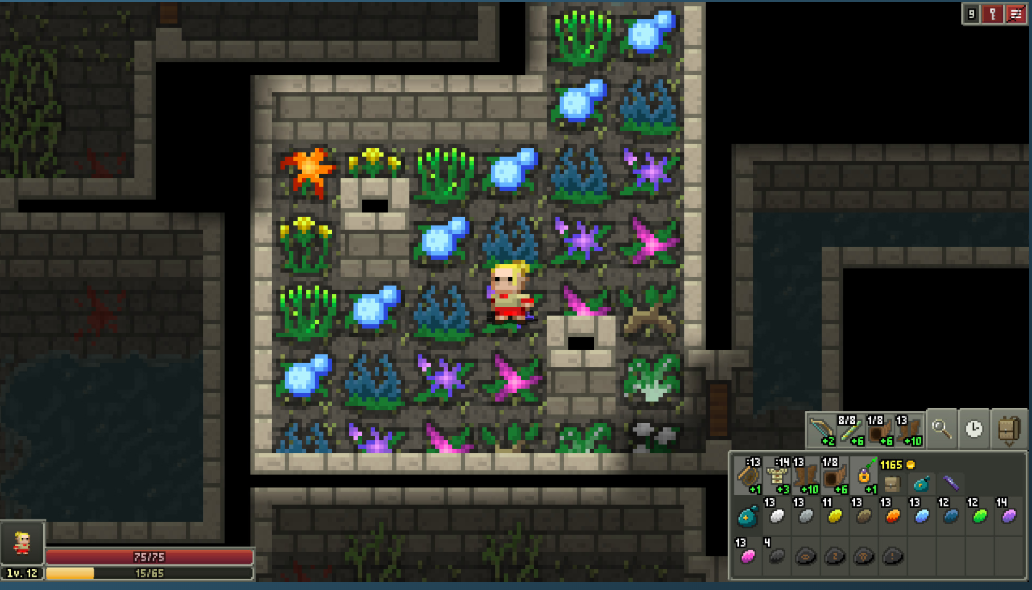1032x590 pixels.
Task: Select the orange seed stack
Action: 892,516
